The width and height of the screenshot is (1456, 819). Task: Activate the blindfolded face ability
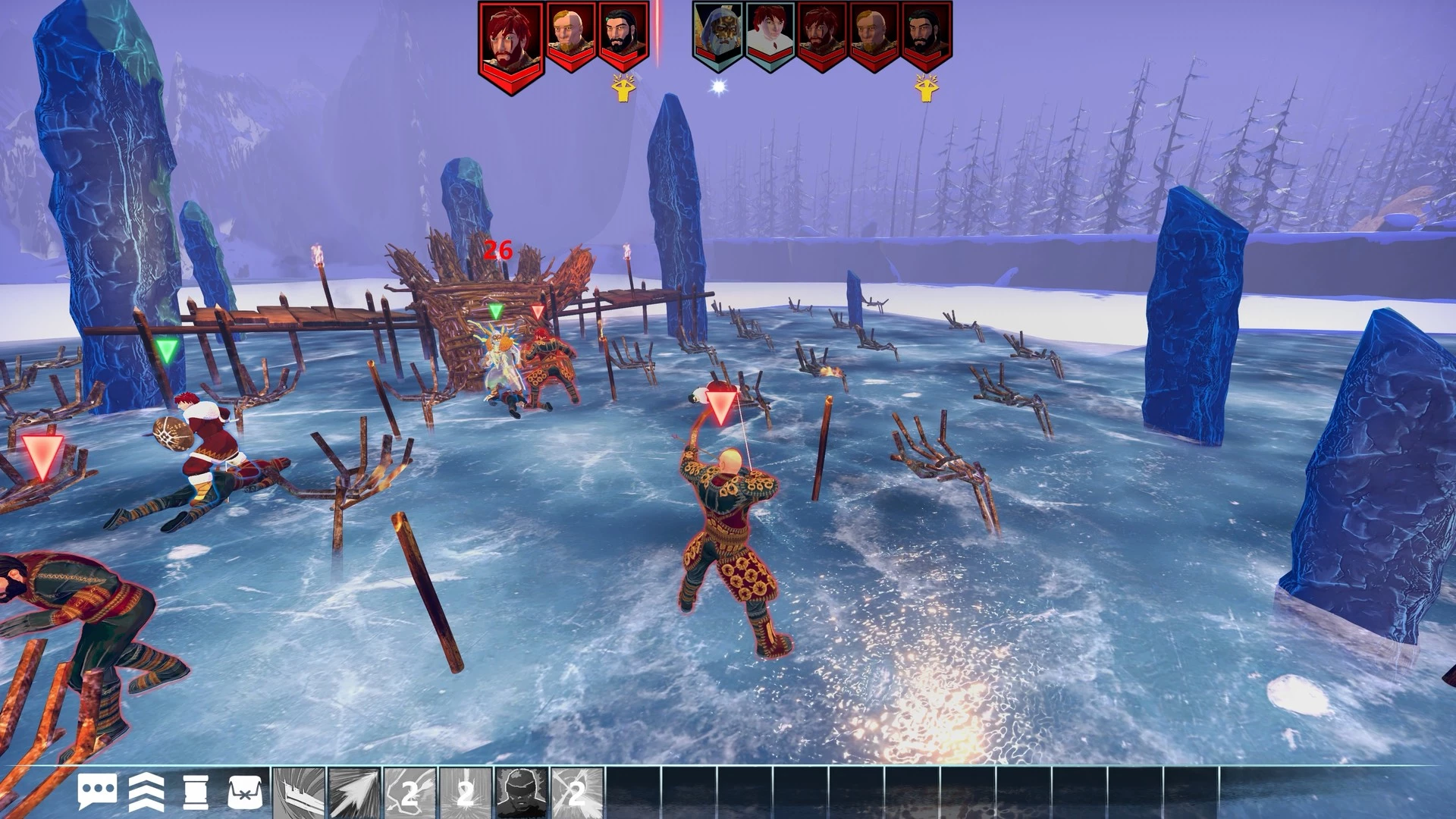click(x=522, y=793)
